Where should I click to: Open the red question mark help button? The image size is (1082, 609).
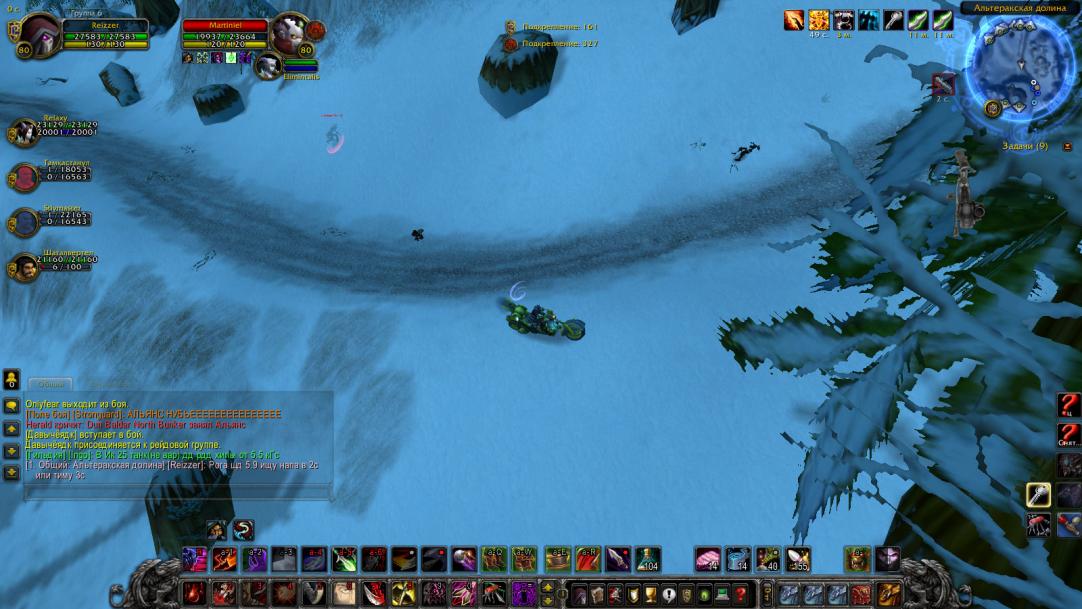[738, 593]
